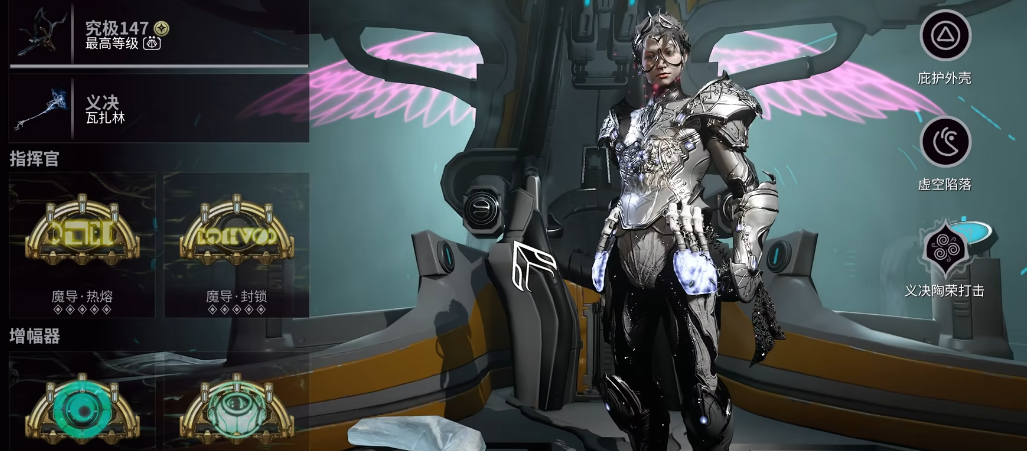Screen dimensions: 1027x451
Task: Select the 魔导·封锁 mod slot
Action: tap(236, 244)
